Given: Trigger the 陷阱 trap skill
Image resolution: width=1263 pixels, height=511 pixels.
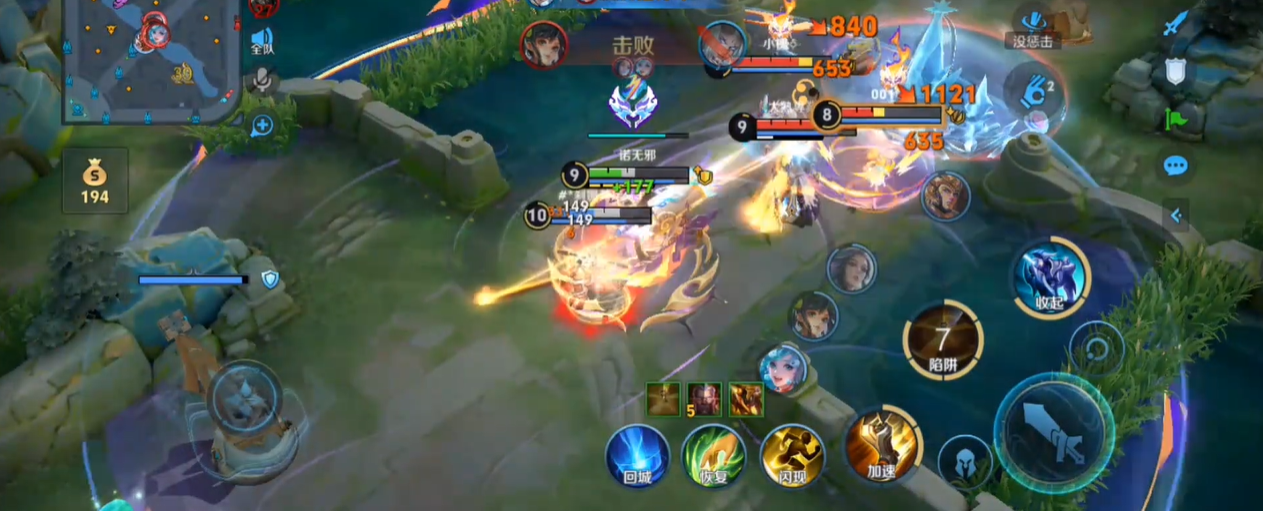Looking at the screenshot, I should point(942,342).
